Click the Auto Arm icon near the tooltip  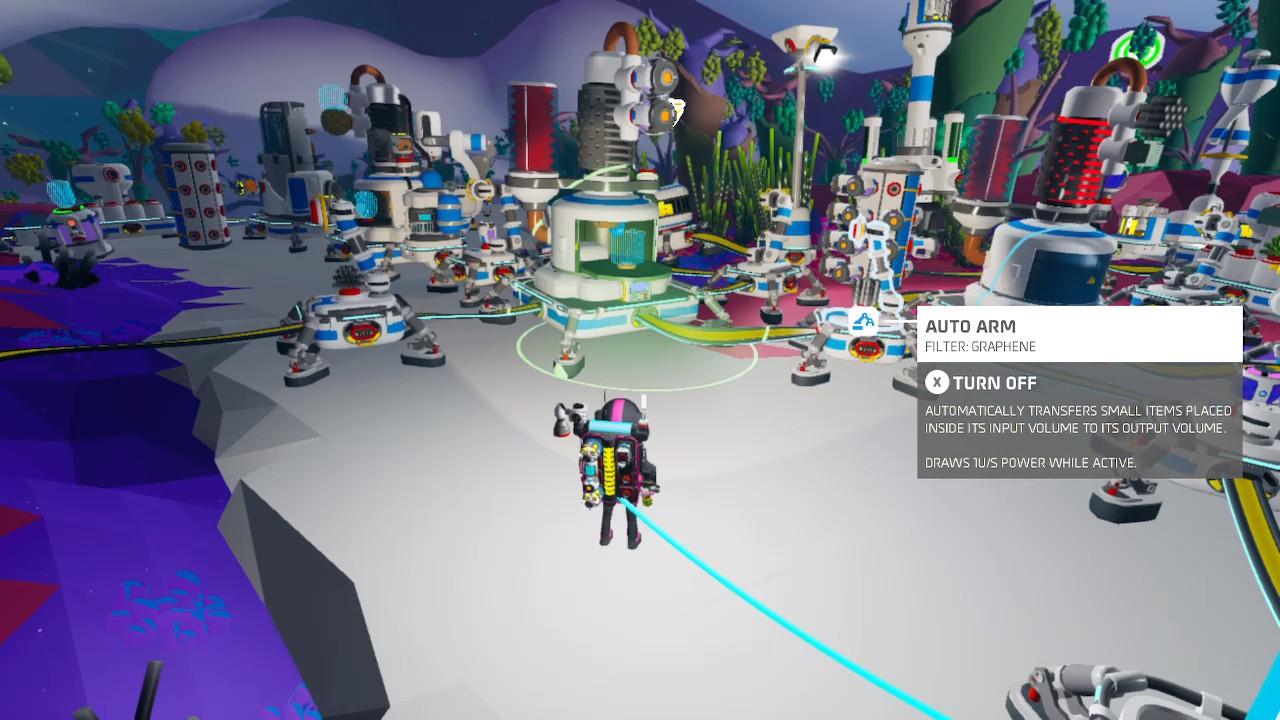(x=862, y=323)
